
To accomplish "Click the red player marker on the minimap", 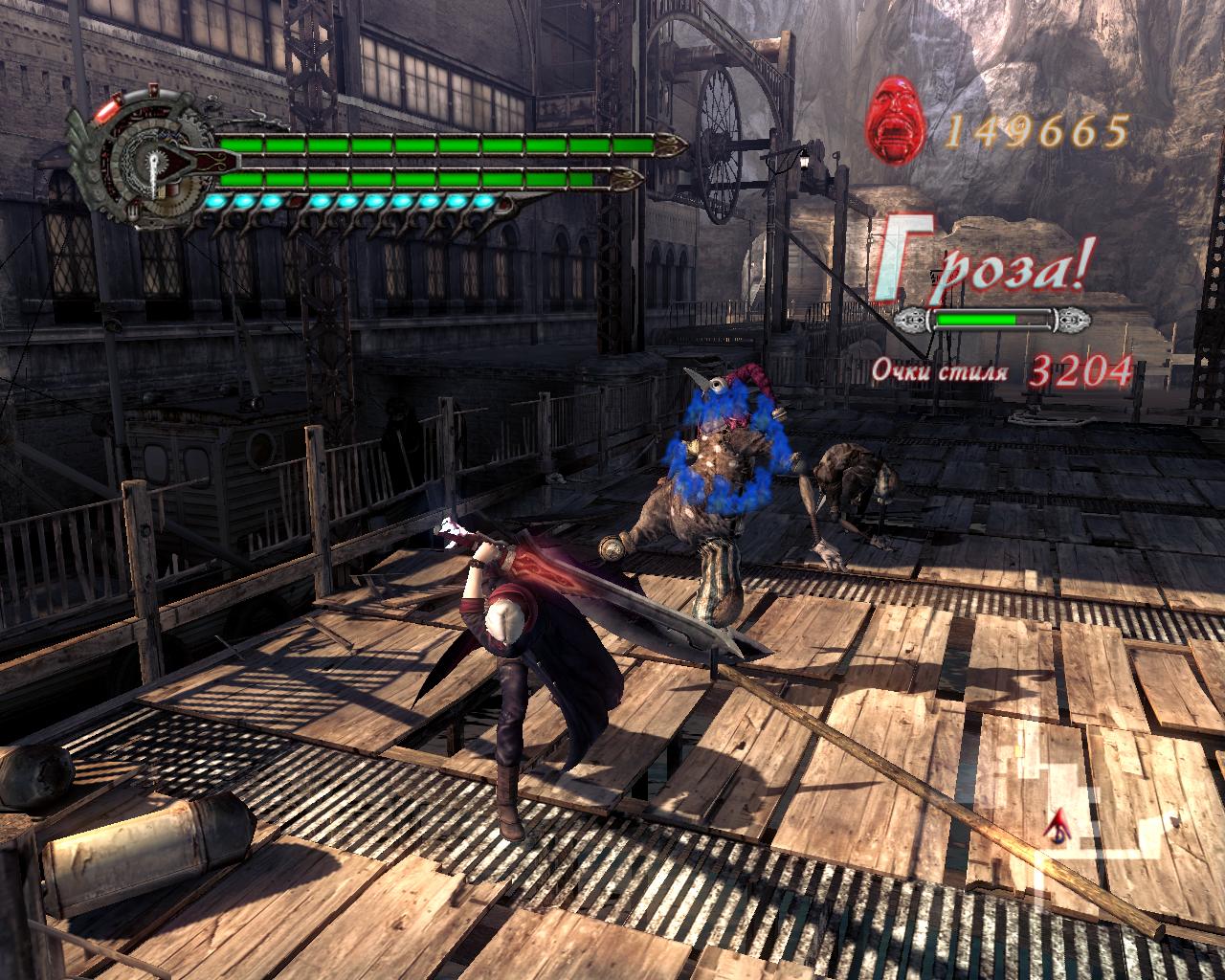I will coord(1059,823).
